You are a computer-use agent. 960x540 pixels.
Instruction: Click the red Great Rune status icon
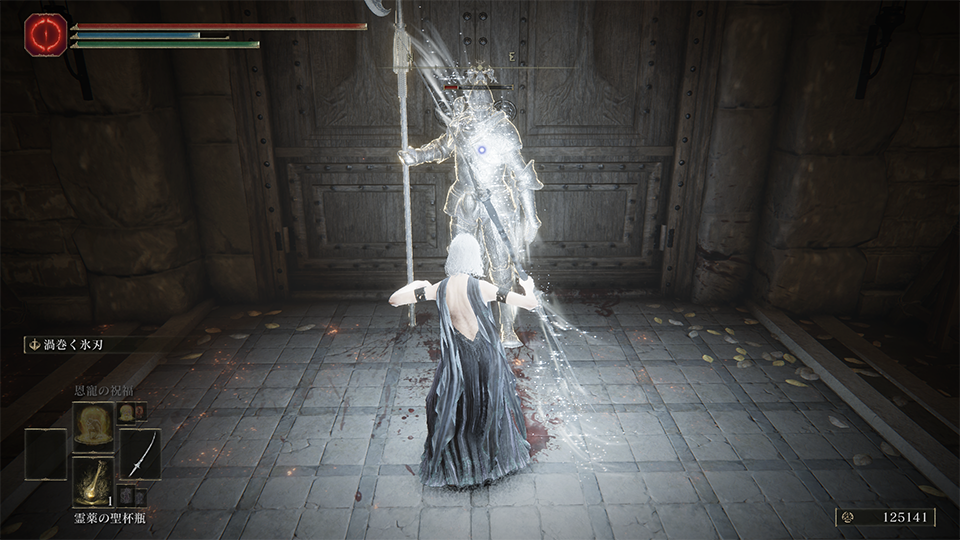[x=46, y=34]
